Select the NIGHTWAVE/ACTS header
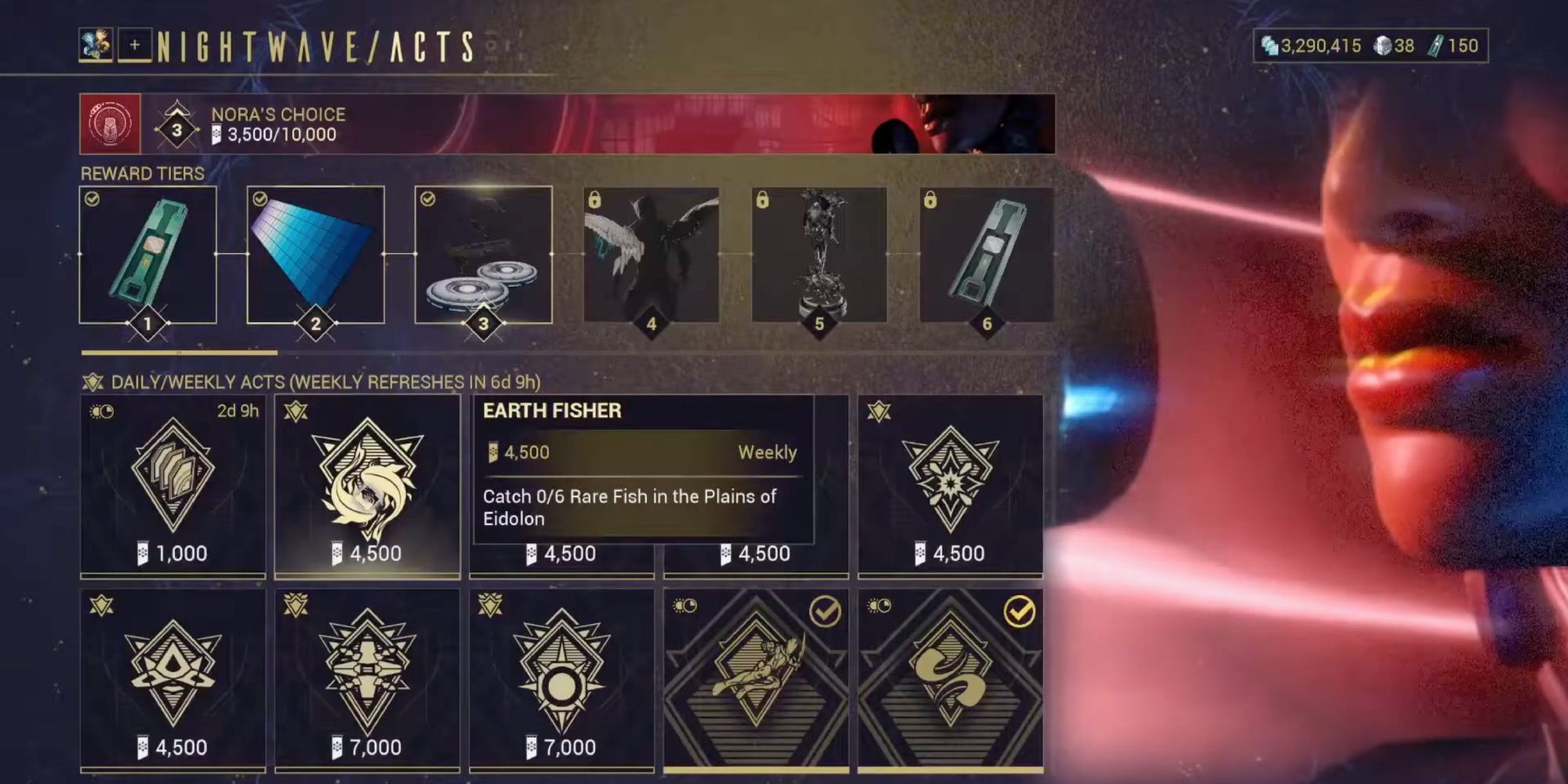 coord(314,45)
